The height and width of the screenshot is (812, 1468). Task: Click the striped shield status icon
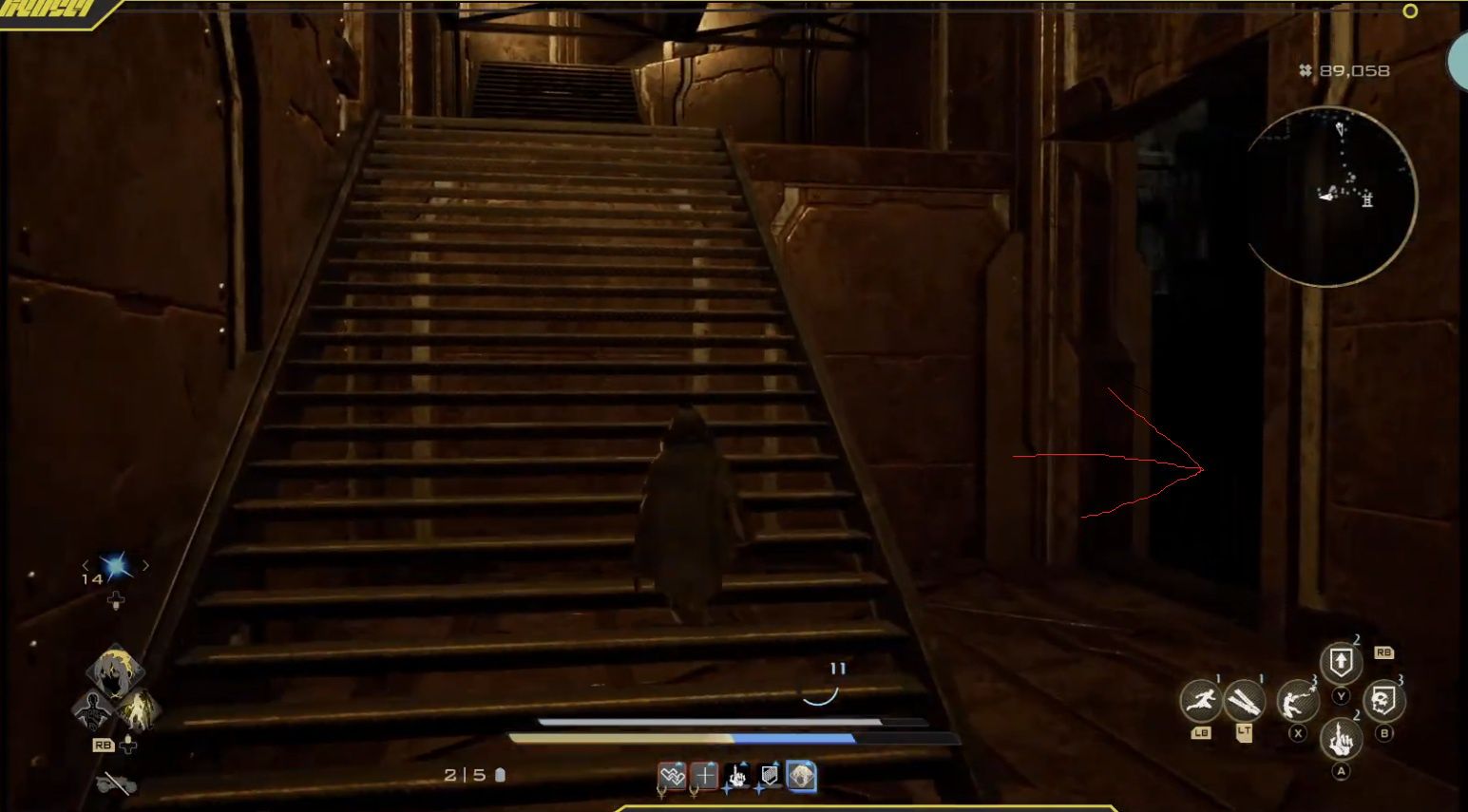click(769, 777)
